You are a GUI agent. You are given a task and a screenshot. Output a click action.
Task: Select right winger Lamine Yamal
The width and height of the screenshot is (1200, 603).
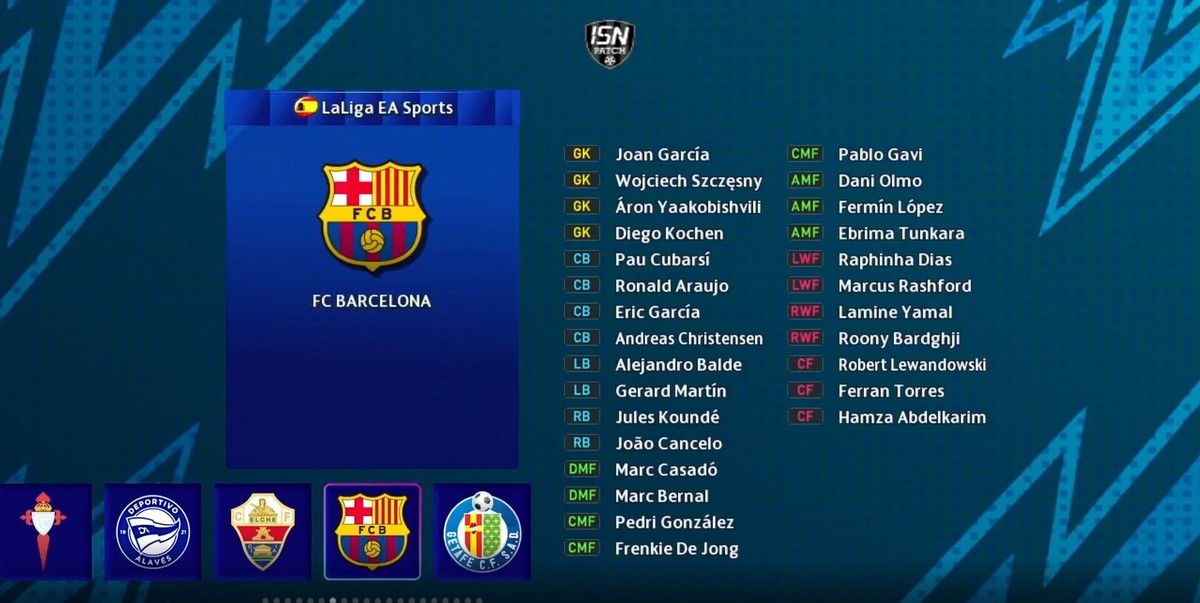click(895, 312)
